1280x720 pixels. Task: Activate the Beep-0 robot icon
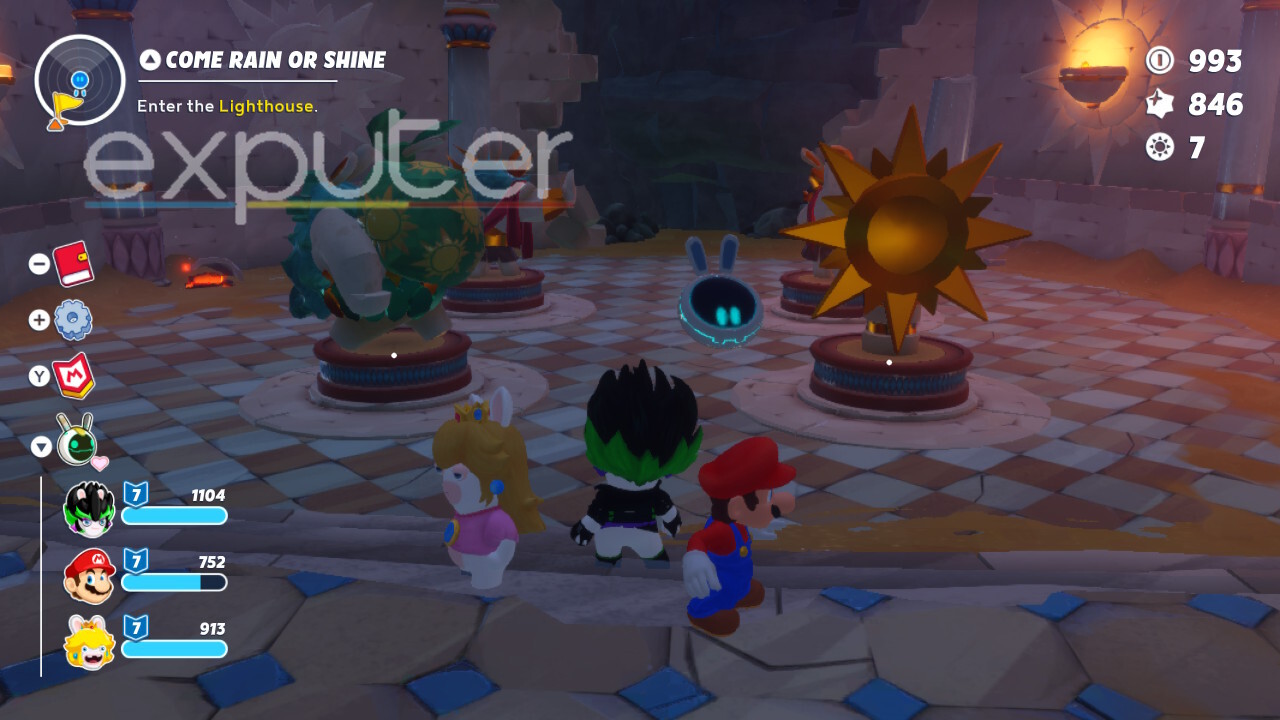tap(75, 440)
